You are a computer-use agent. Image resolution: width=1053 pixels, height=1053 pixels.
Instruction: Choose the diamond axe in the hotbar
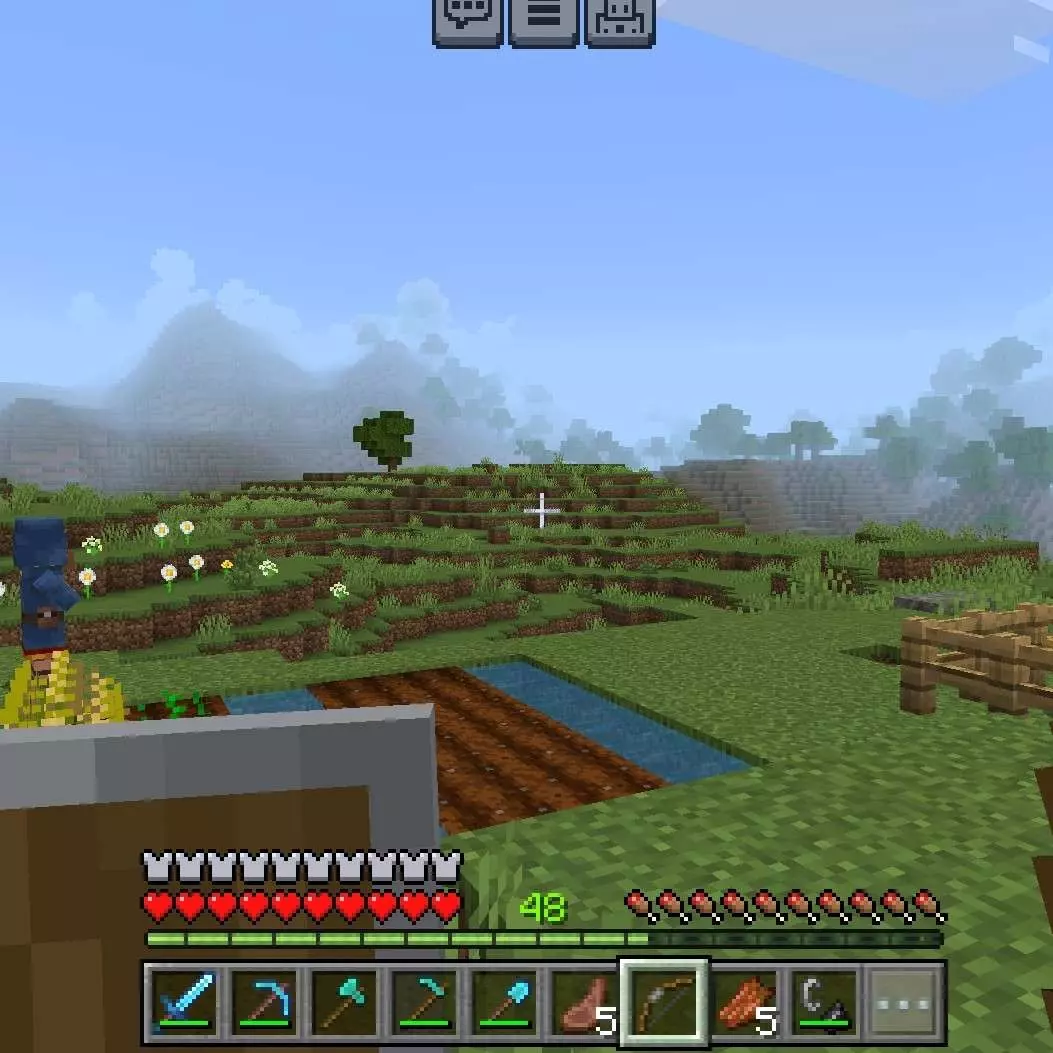tap(344, 1002)
